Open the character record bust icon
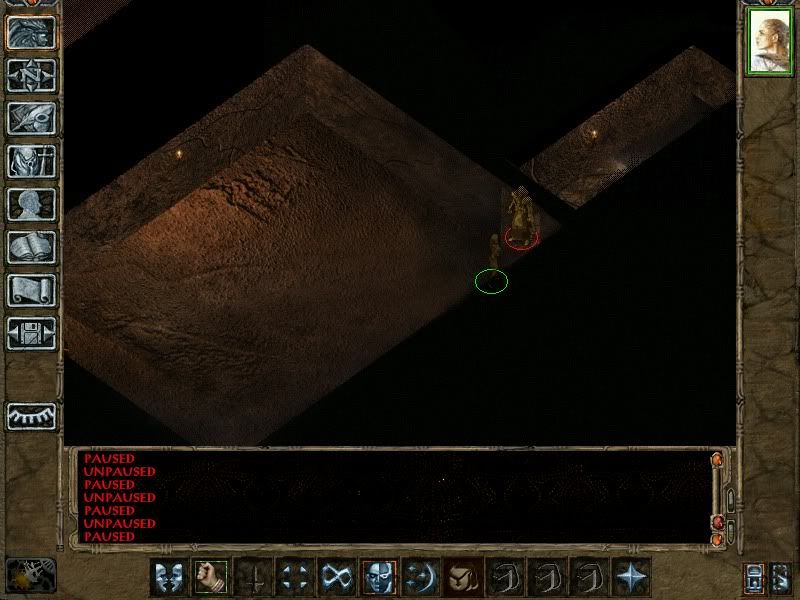Viewport: 800px width, 600px height. (x=31, y=204)
